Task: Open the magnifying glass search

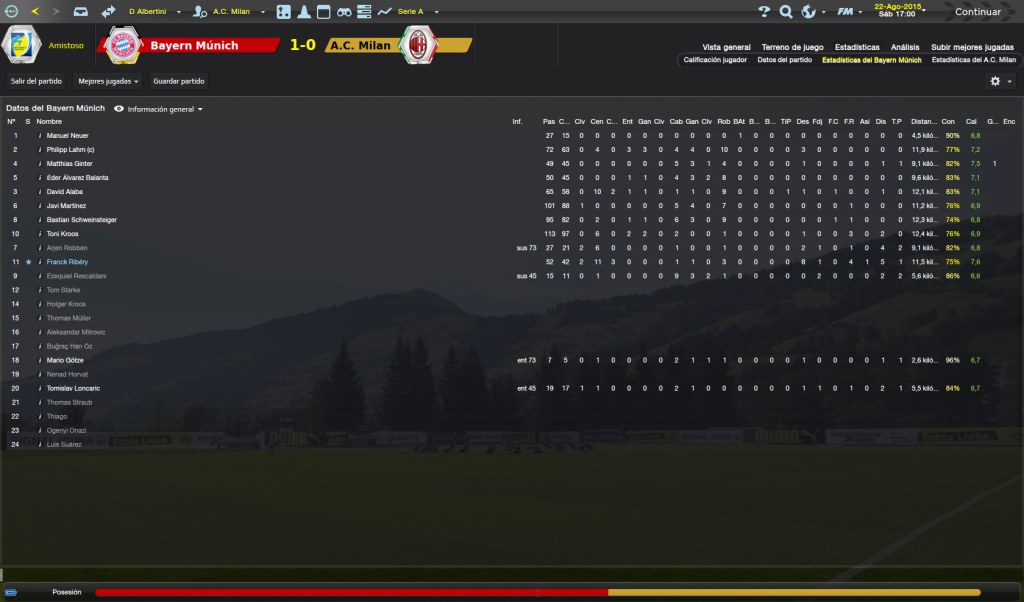Action: coord(786,12)
